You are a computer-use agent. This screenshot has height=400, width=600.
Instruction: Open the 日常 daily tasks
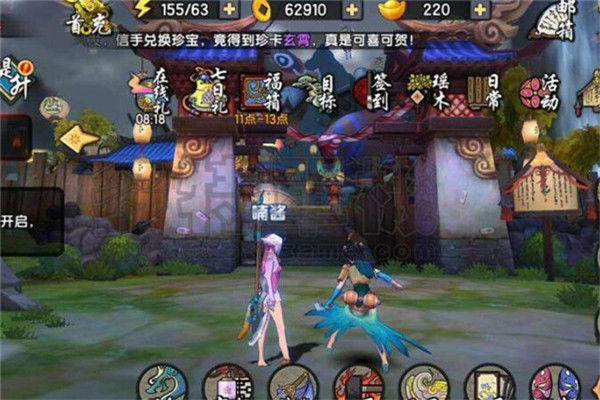[x=485, y=91]
